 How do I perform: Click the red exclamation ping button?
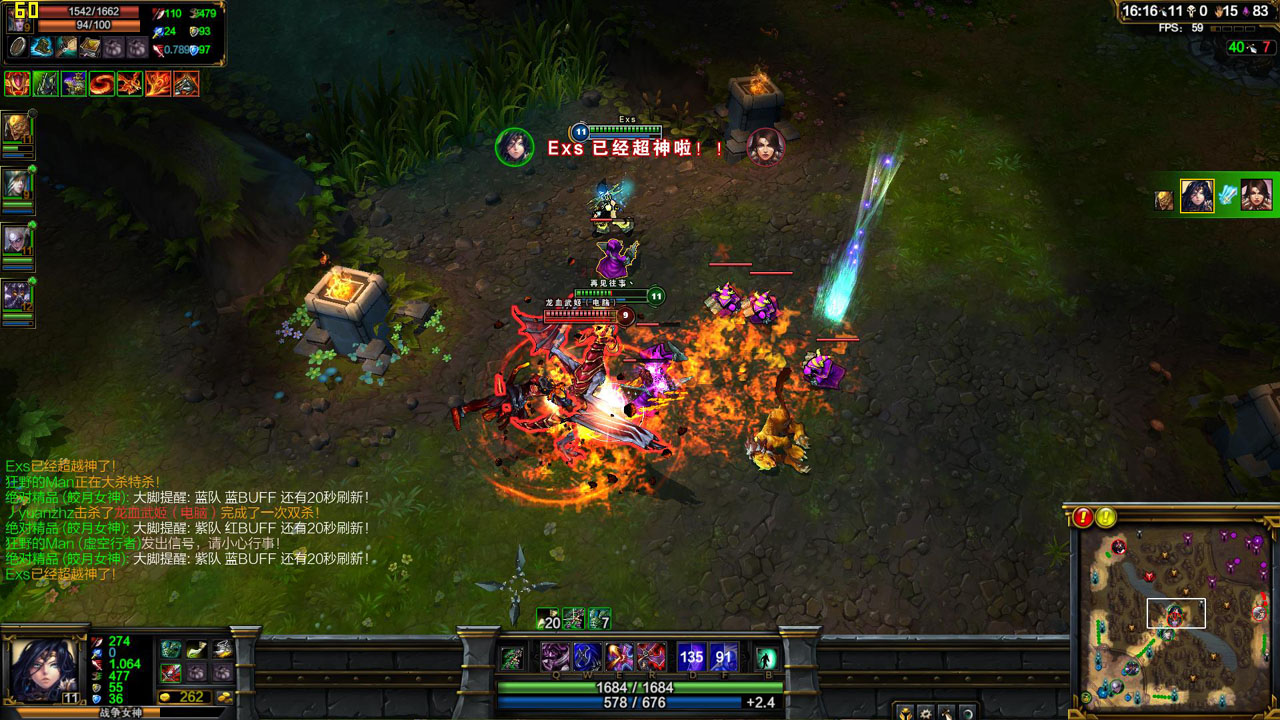[1084, 517]
